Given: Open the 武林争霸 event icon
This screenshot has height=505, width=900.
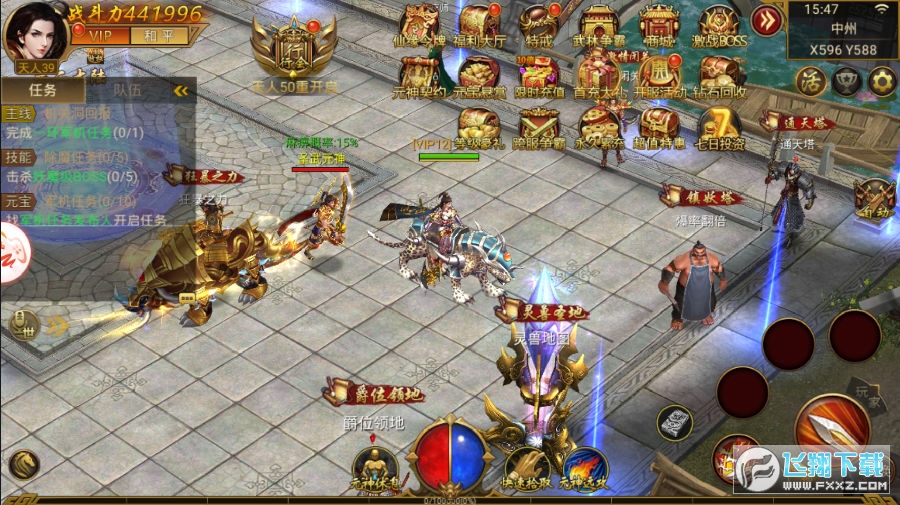Looking at the screenshot, I should pyautogui.click(x=598, y=22).
